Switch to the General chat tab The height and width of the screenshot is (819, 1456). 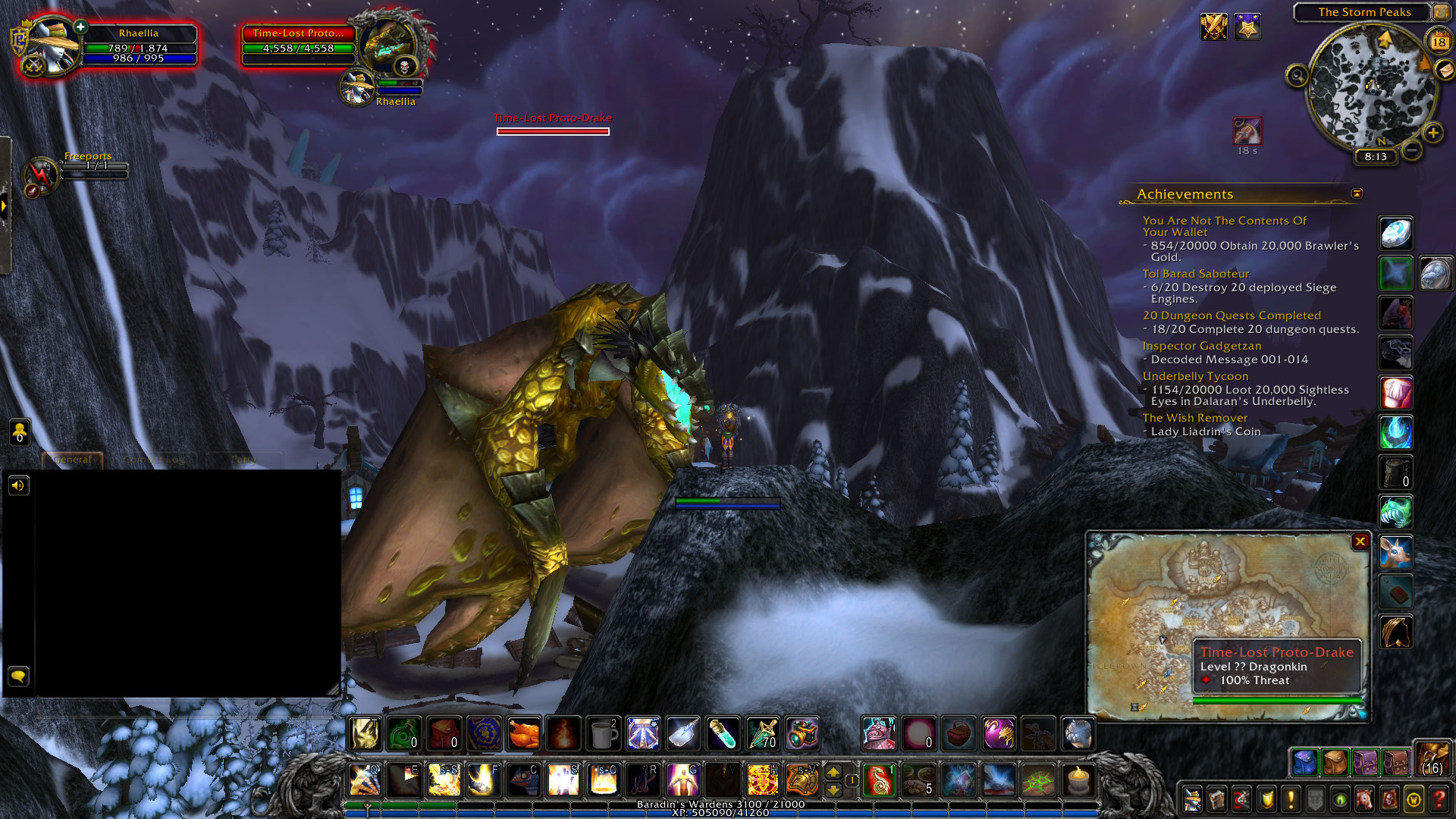[x=73, y=460]
